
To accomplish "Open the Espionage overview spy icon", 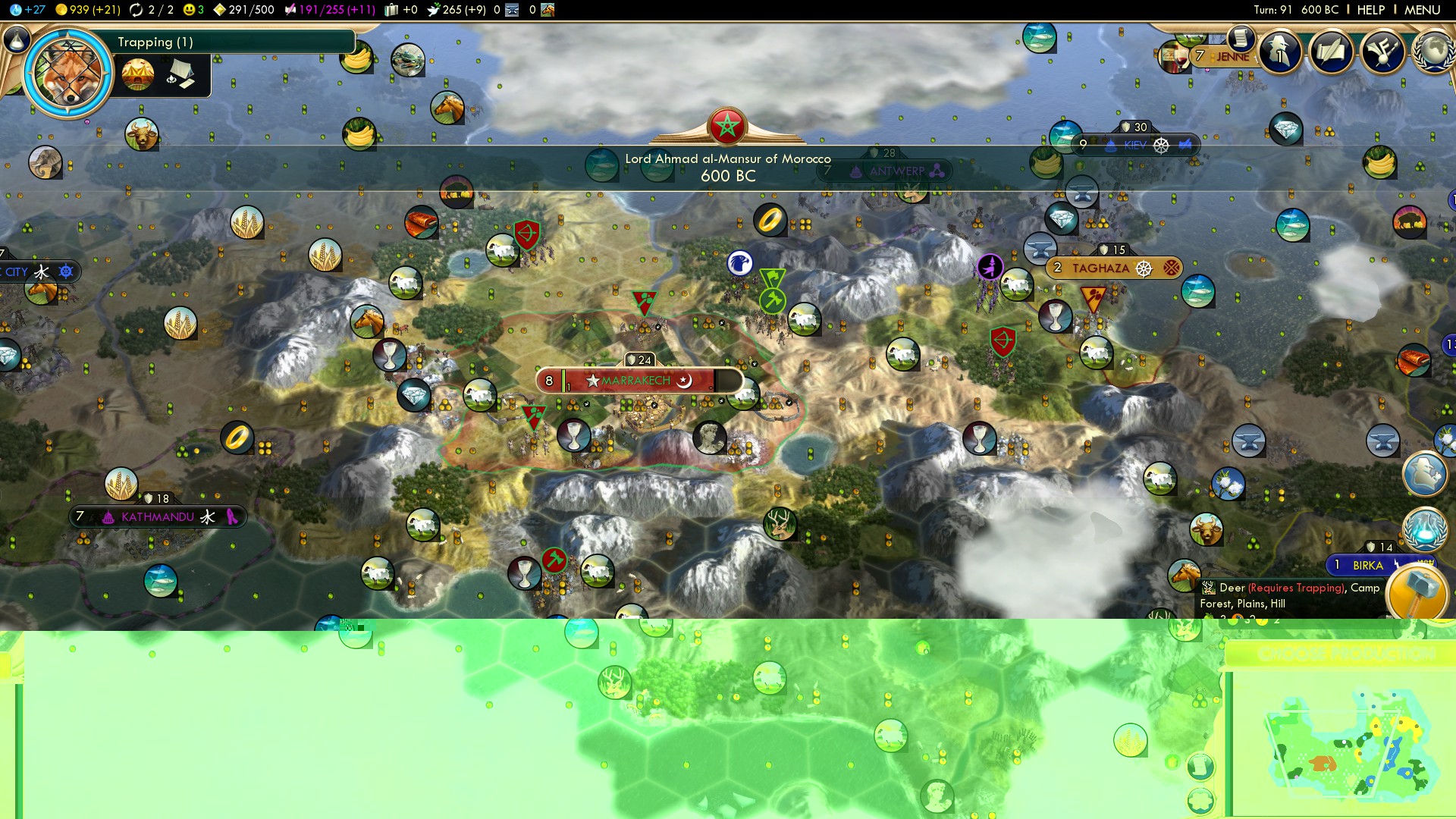I will point(1282,52).
